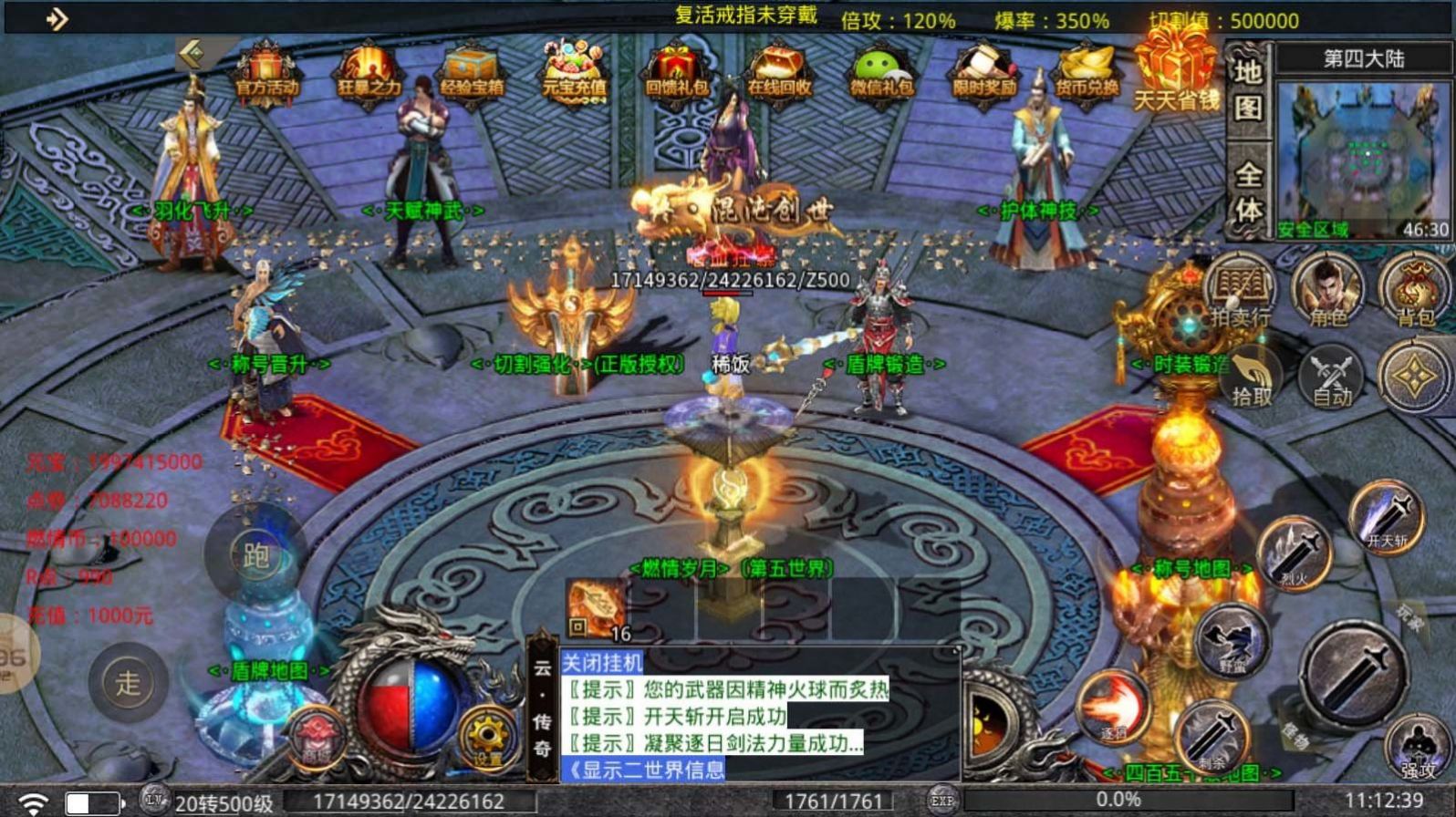Use the 野蛮 charge skill
1456x817 pixels.
coord(1232,640)
